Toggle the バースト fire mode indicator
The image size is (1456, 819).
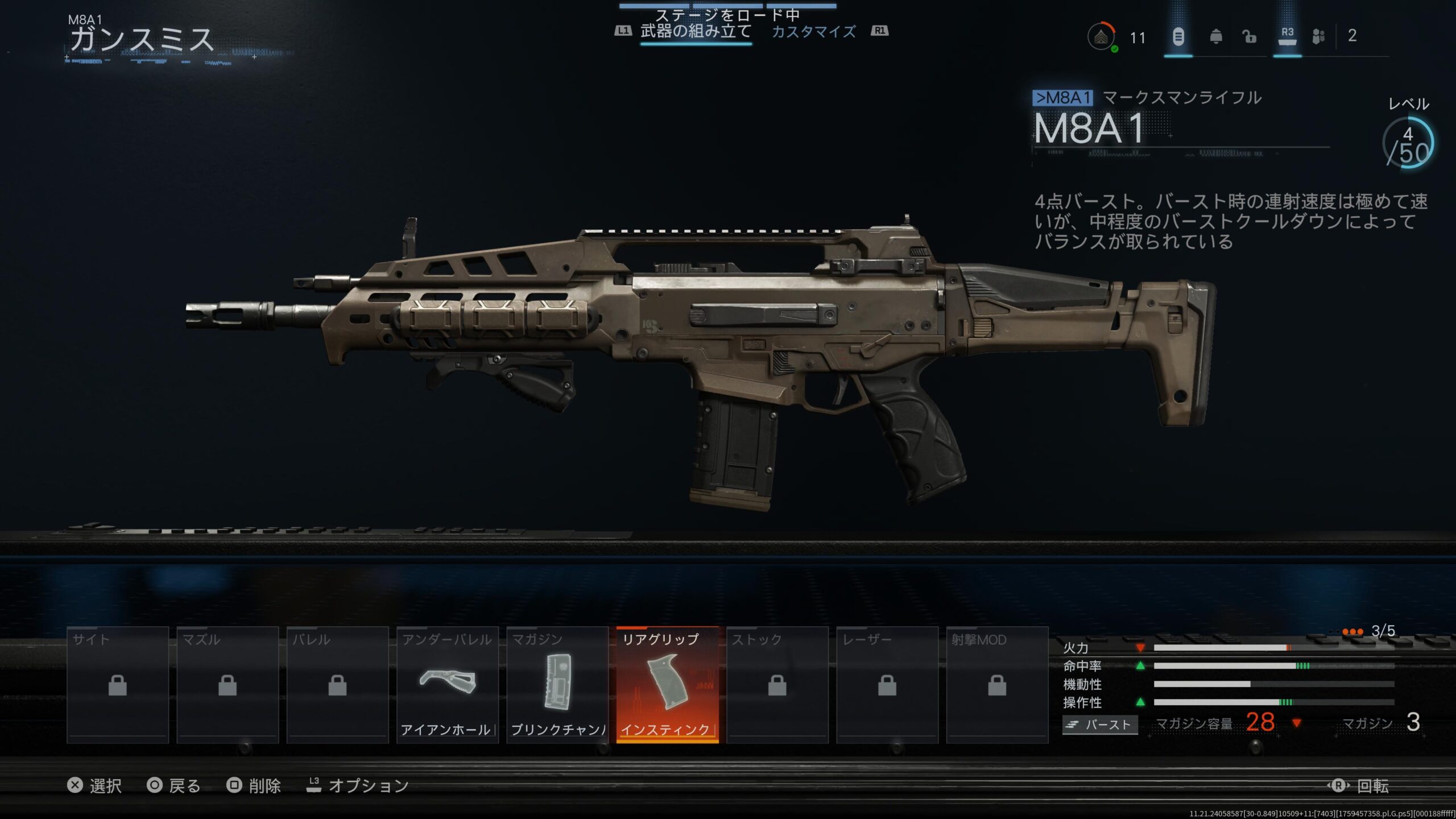(1100, 725)
